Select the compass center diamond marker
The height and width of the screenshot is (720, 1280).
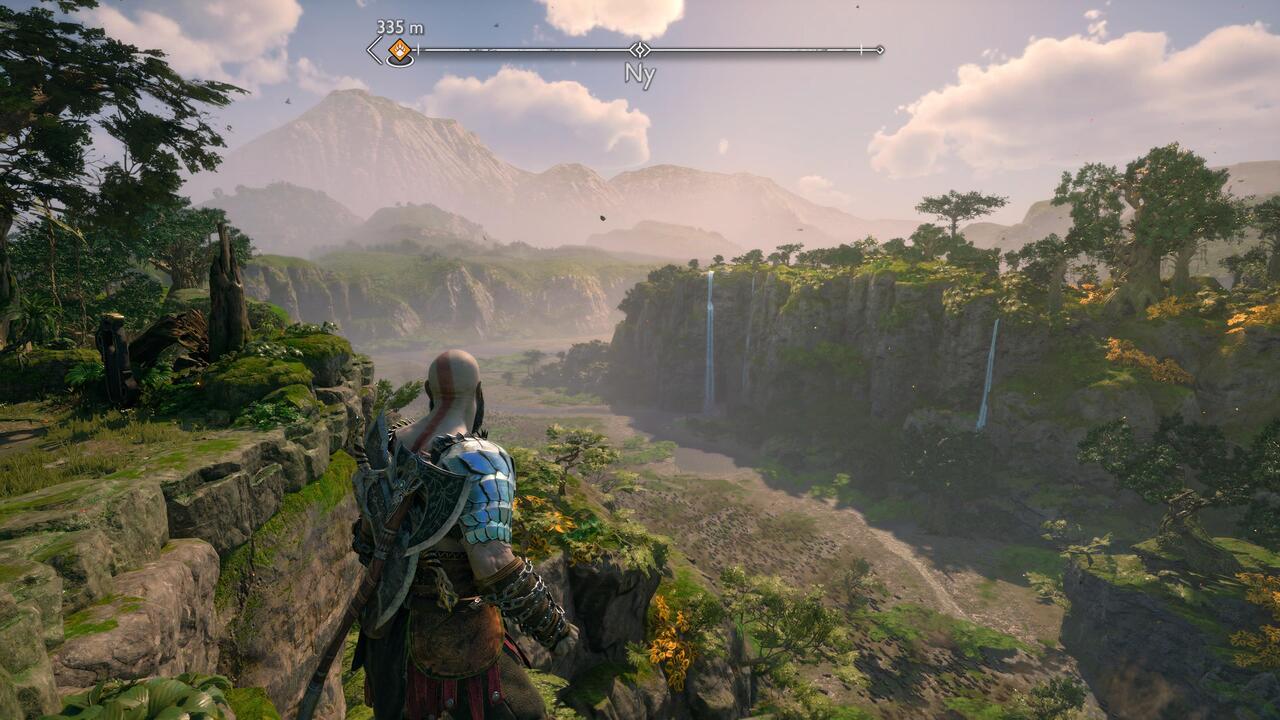(x=639, y=49)
